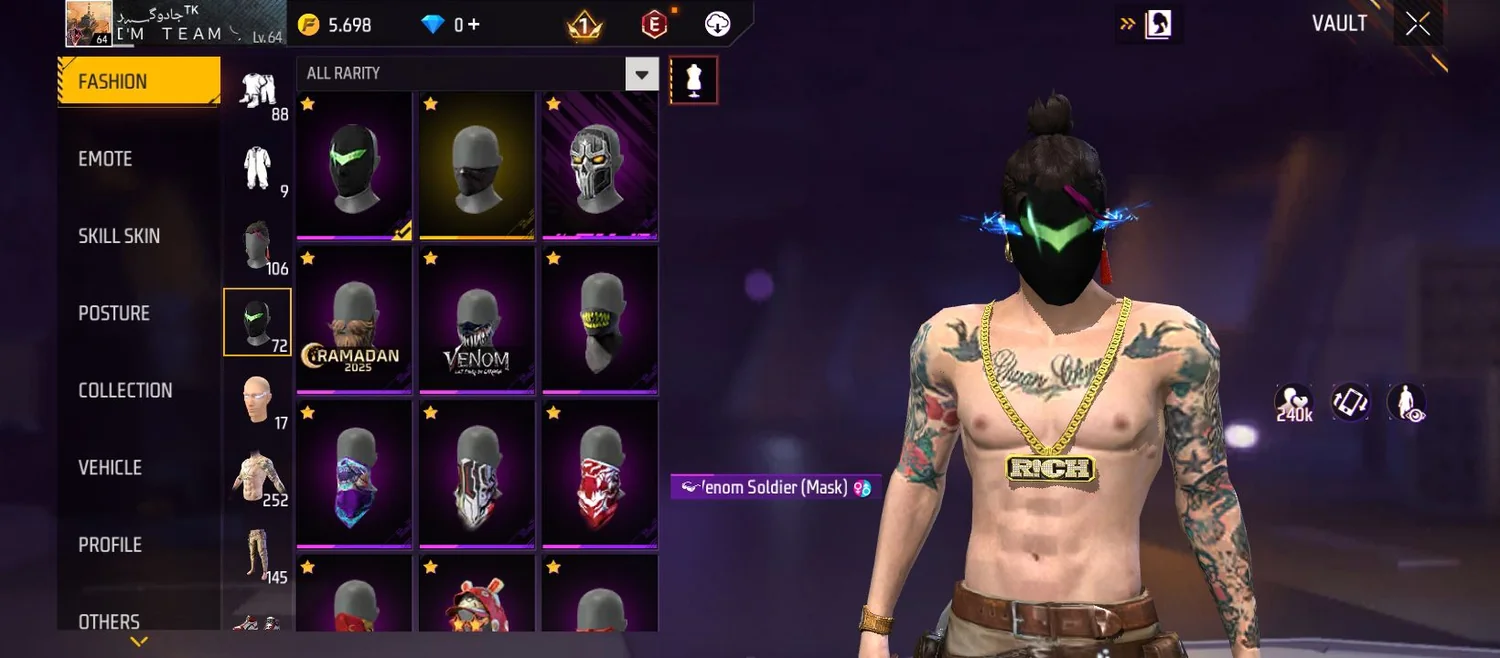
Task: Open the All Rarity dropdown
Action: (x=641, y=74)
